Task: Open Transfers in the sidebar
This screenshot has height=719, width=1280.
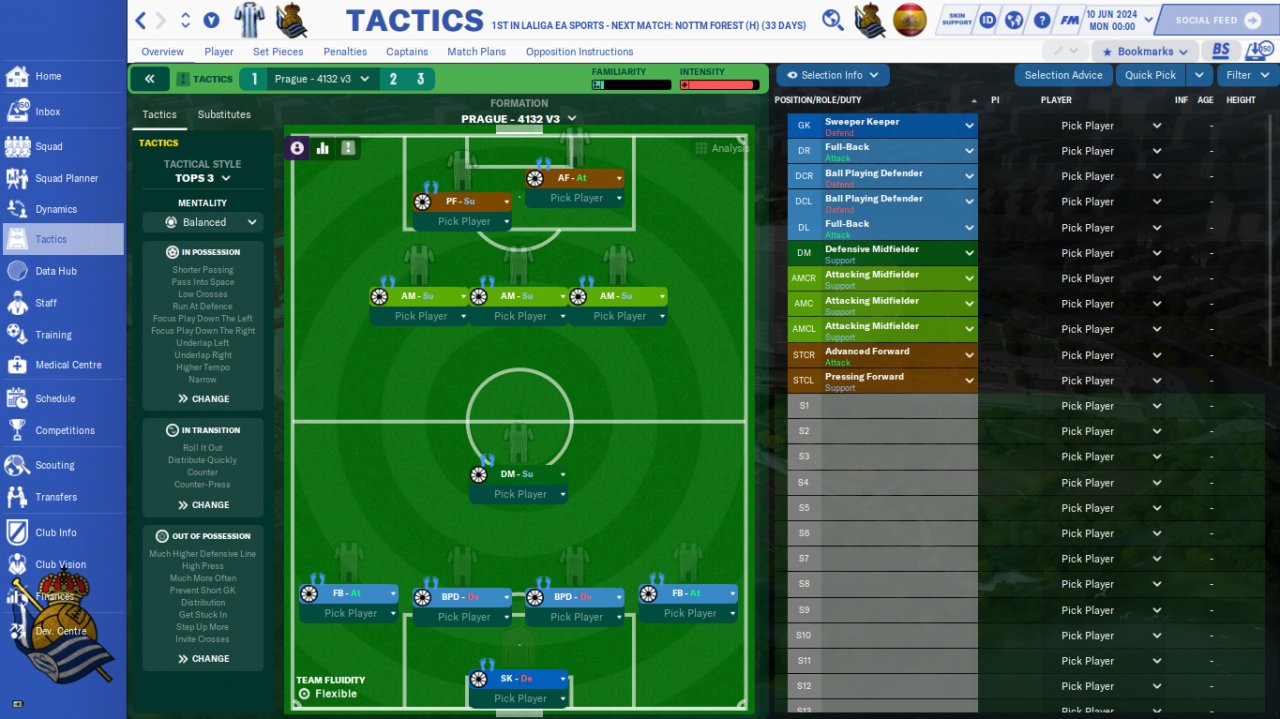Action: (56, 497)
